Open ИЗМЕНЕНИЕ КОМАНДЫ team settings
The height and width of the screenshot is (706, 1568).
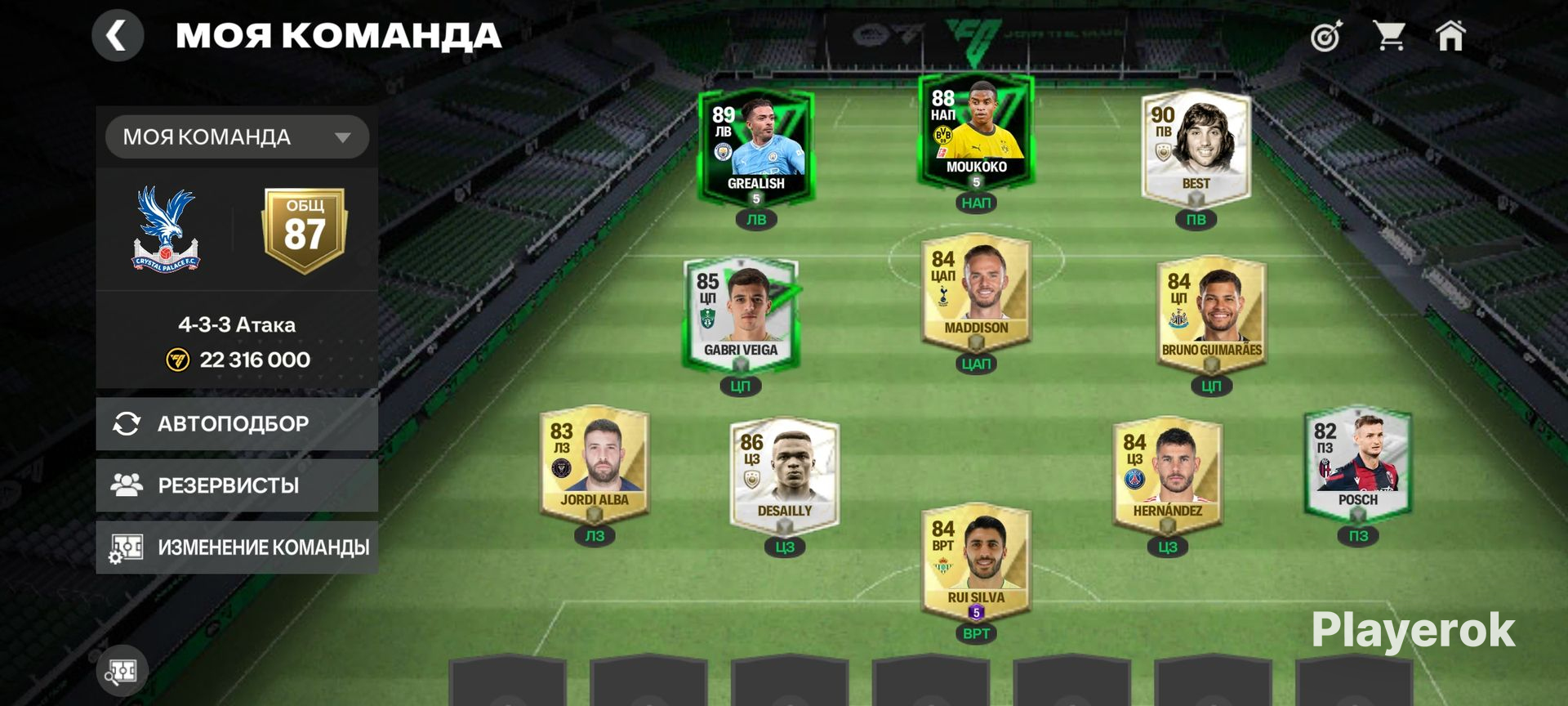[x=237, y=547]
